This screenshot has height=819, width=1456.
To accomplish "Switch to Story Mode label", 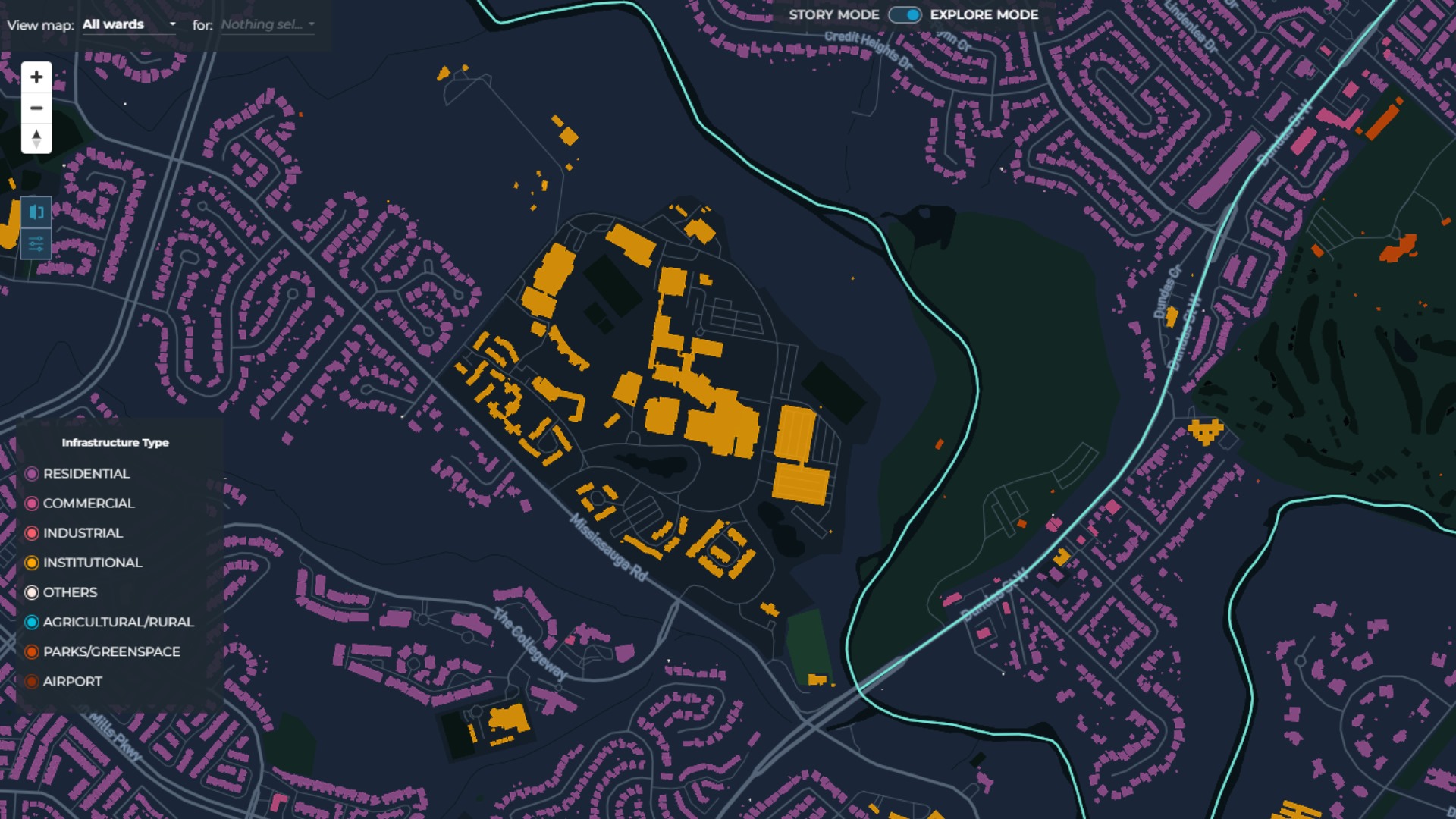I will pos(833,15).
